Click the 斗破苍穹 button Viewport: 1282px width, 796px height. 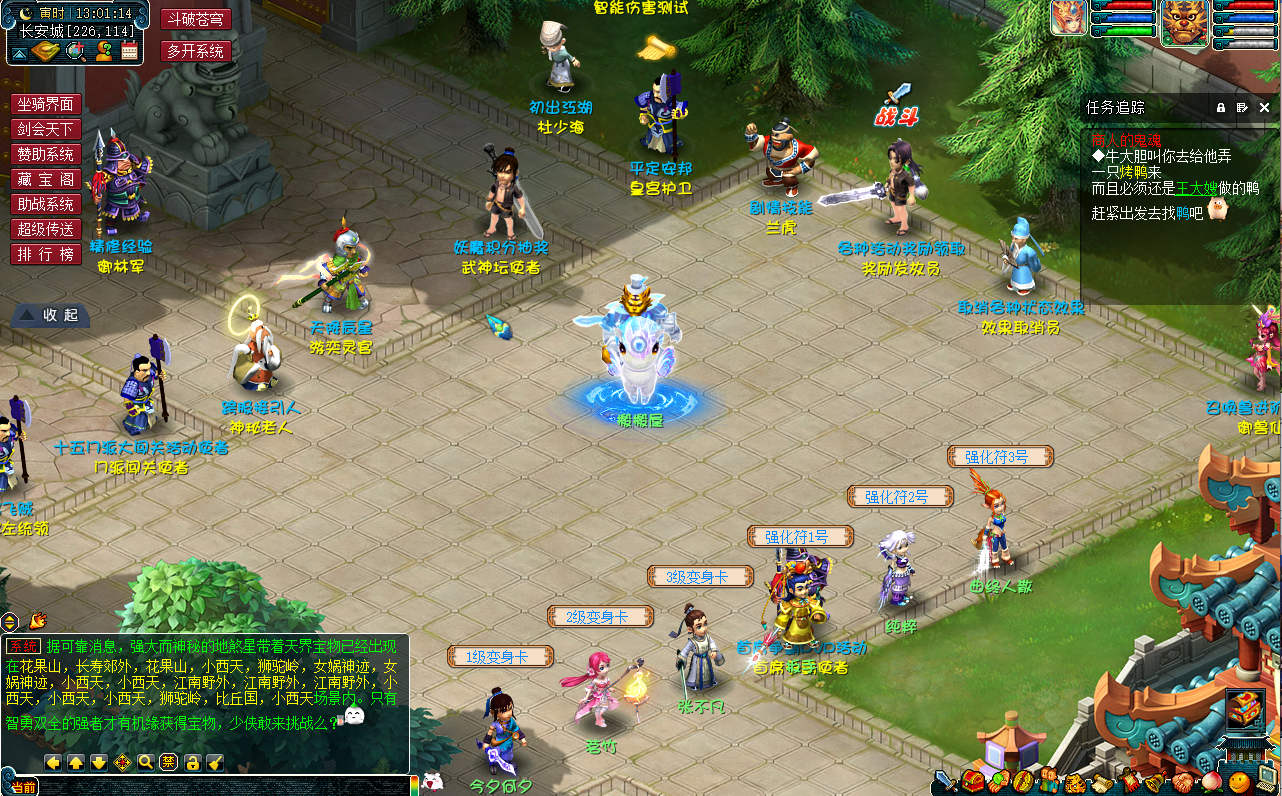click(196, 19)
